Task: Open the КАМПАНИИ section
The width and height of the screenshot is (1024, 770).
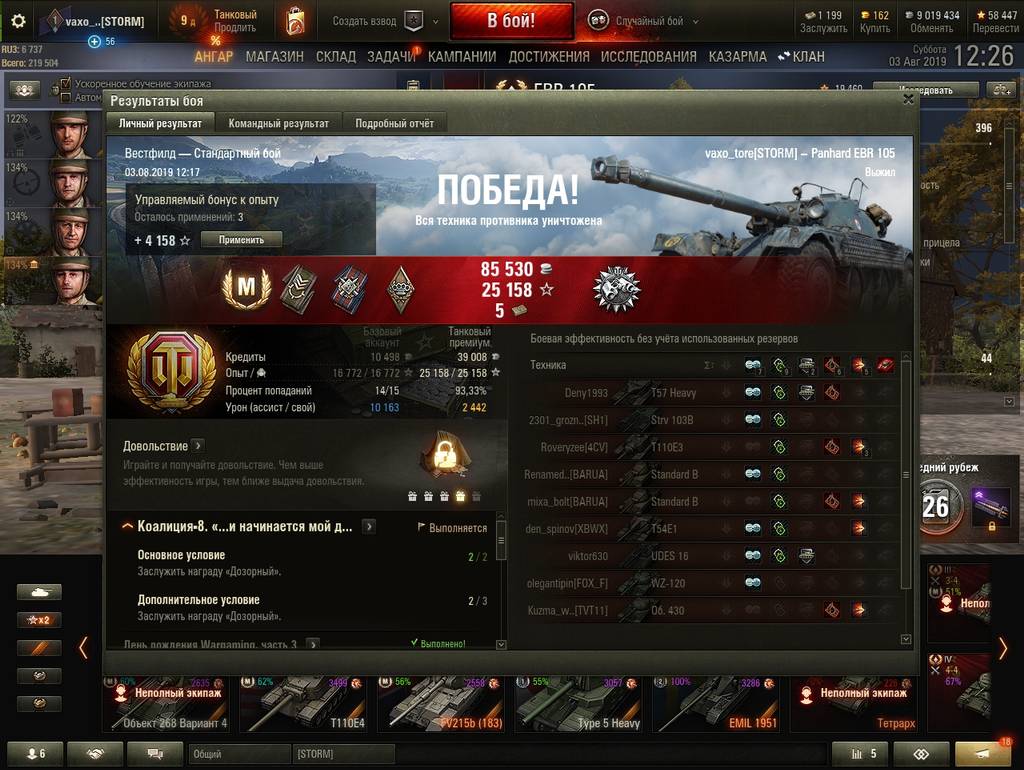Action: pos(462,57)
